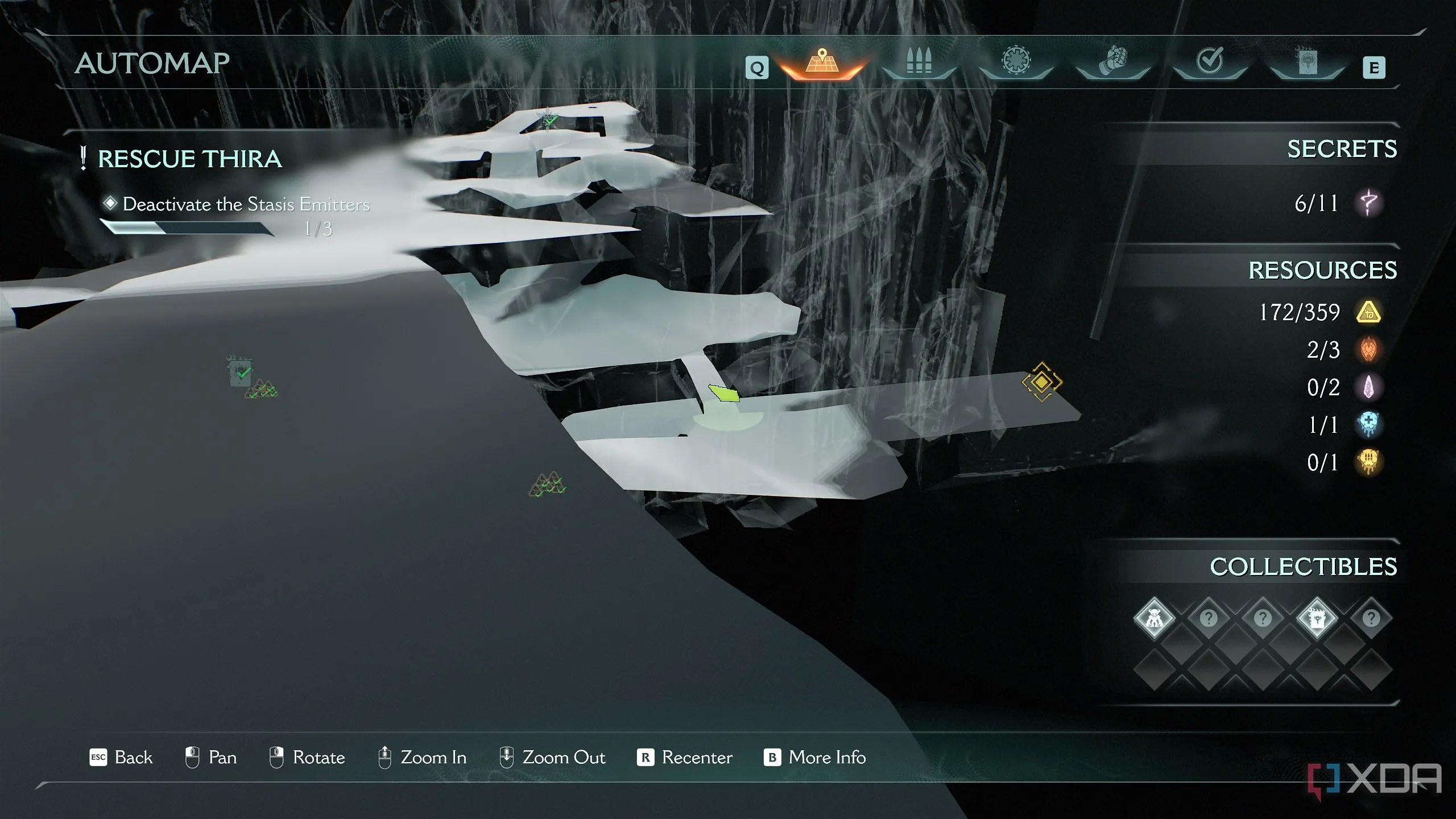Screen dimensions: 1456x819
Task: Select the Rescue Thira objective tracker
Action: pyautogui.click(x=189, y=159)
